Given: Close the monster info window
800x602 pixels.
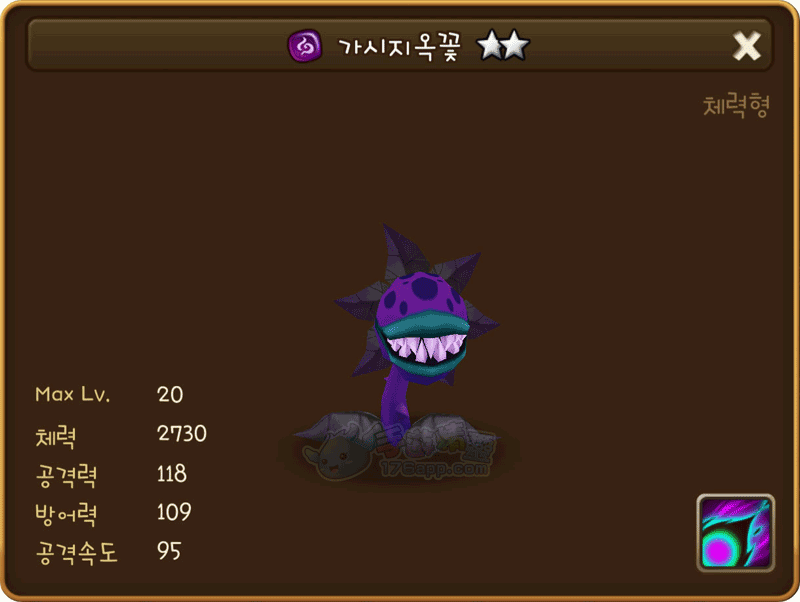Looking at the screenshot, I should (747, 46).
